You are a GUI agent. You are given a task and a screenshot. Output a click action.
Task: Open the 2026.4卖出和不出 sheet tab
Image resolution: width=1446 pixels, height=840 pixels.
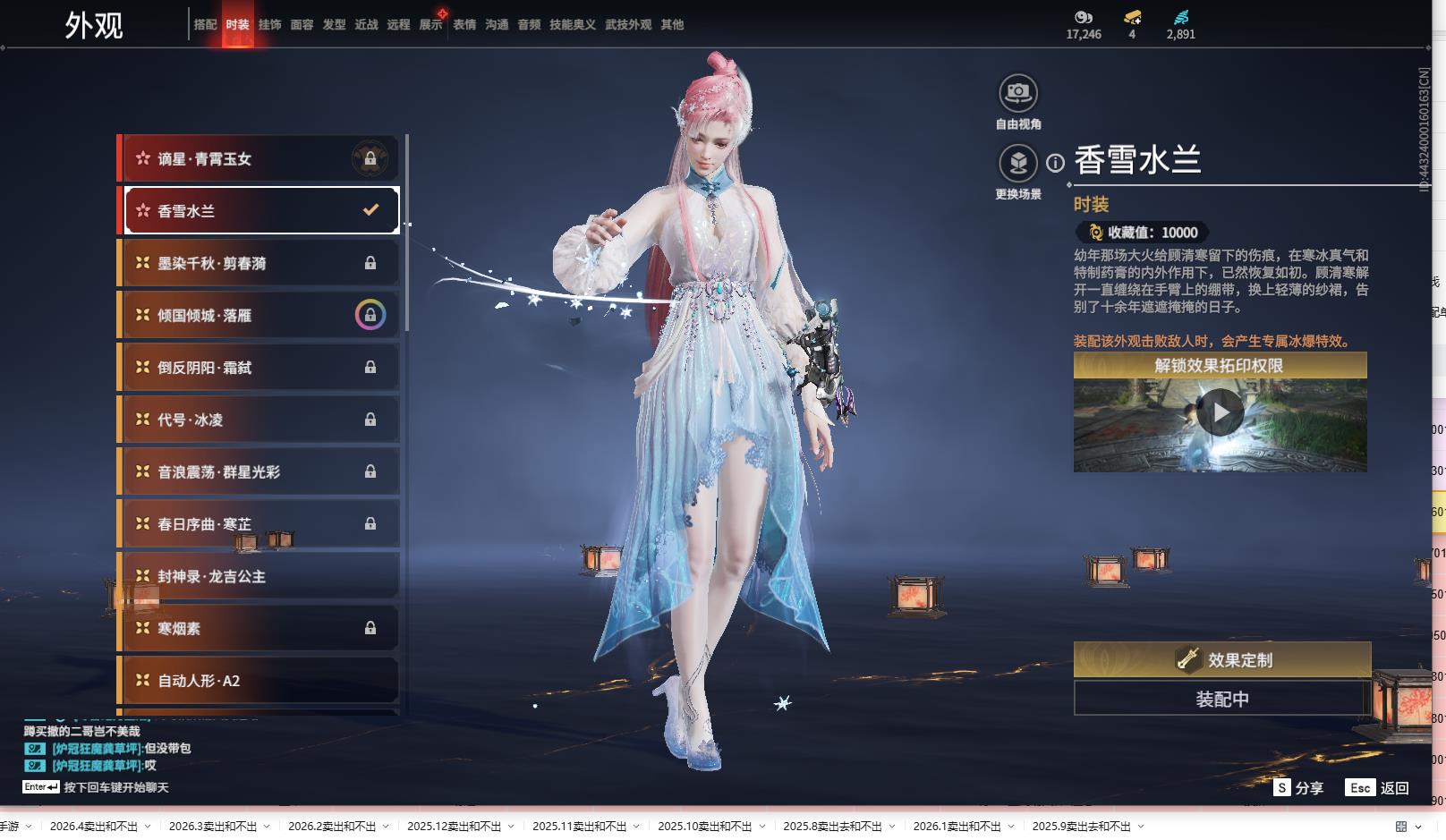(x=94, y=826)
